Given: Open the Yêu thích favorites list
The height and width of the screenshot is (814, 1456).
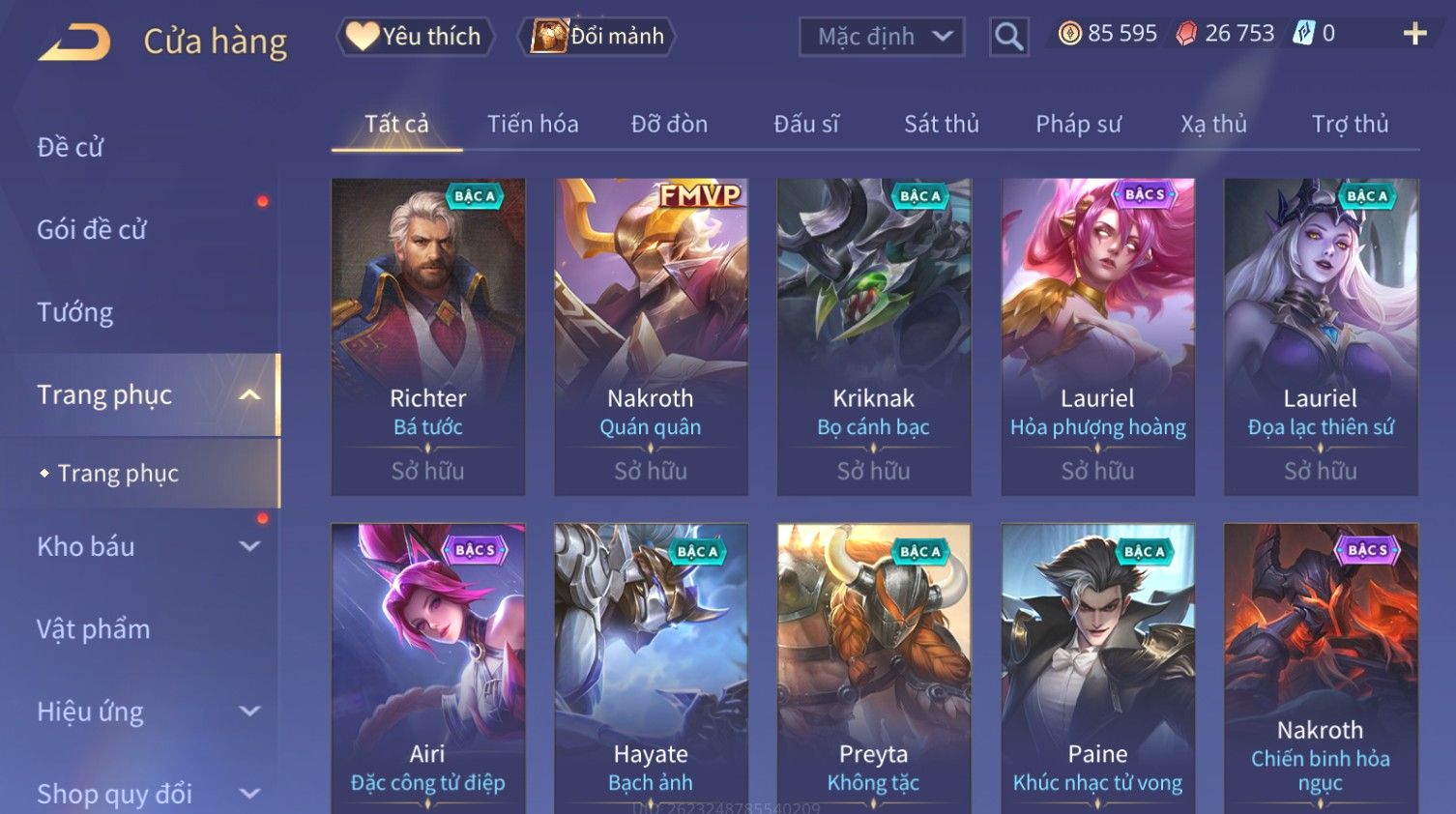Looking at the screenshot, I should tap(415, 37).
